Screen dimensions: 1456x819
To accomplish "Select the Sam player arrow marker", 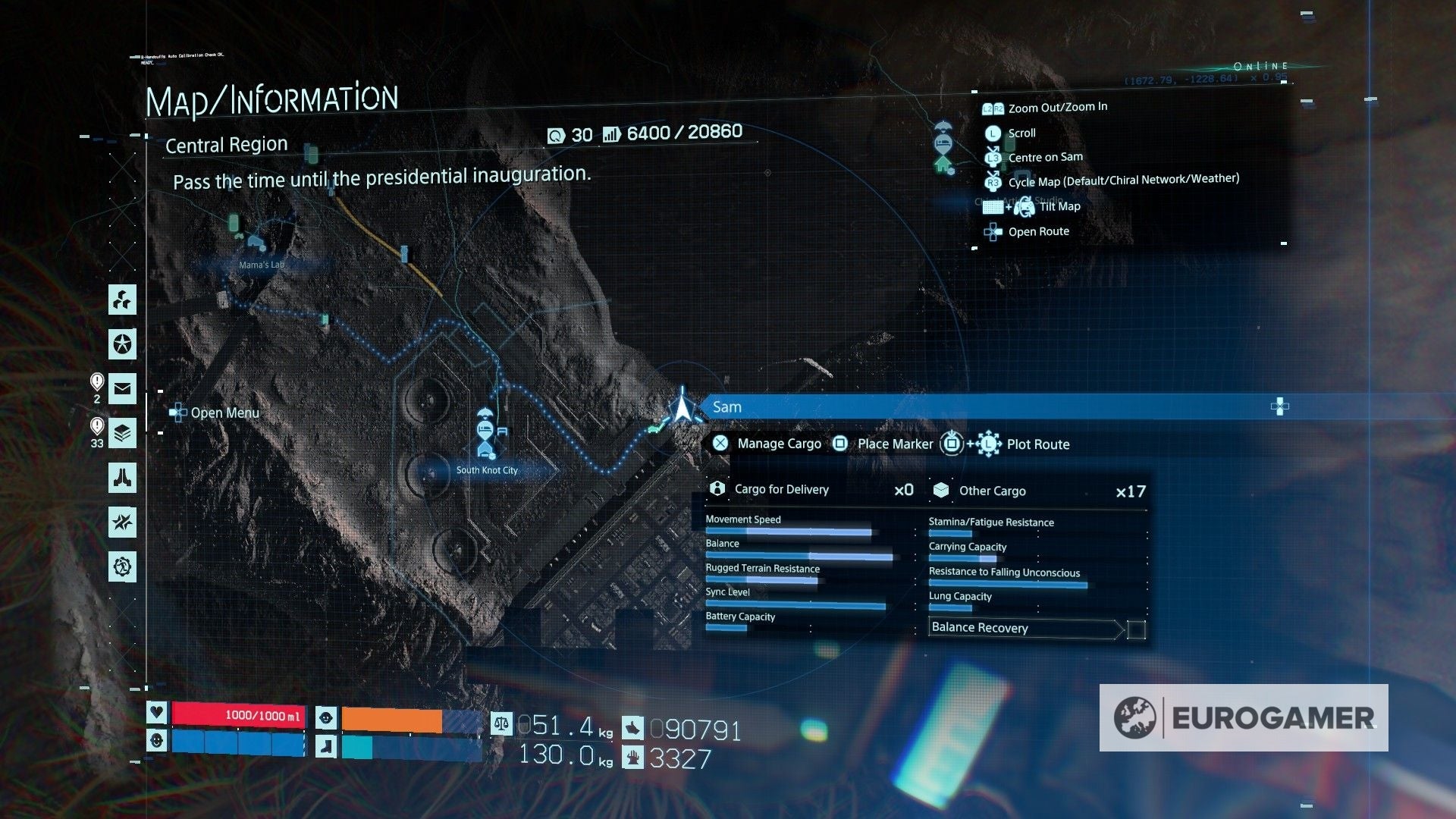I will click(683, 409).
